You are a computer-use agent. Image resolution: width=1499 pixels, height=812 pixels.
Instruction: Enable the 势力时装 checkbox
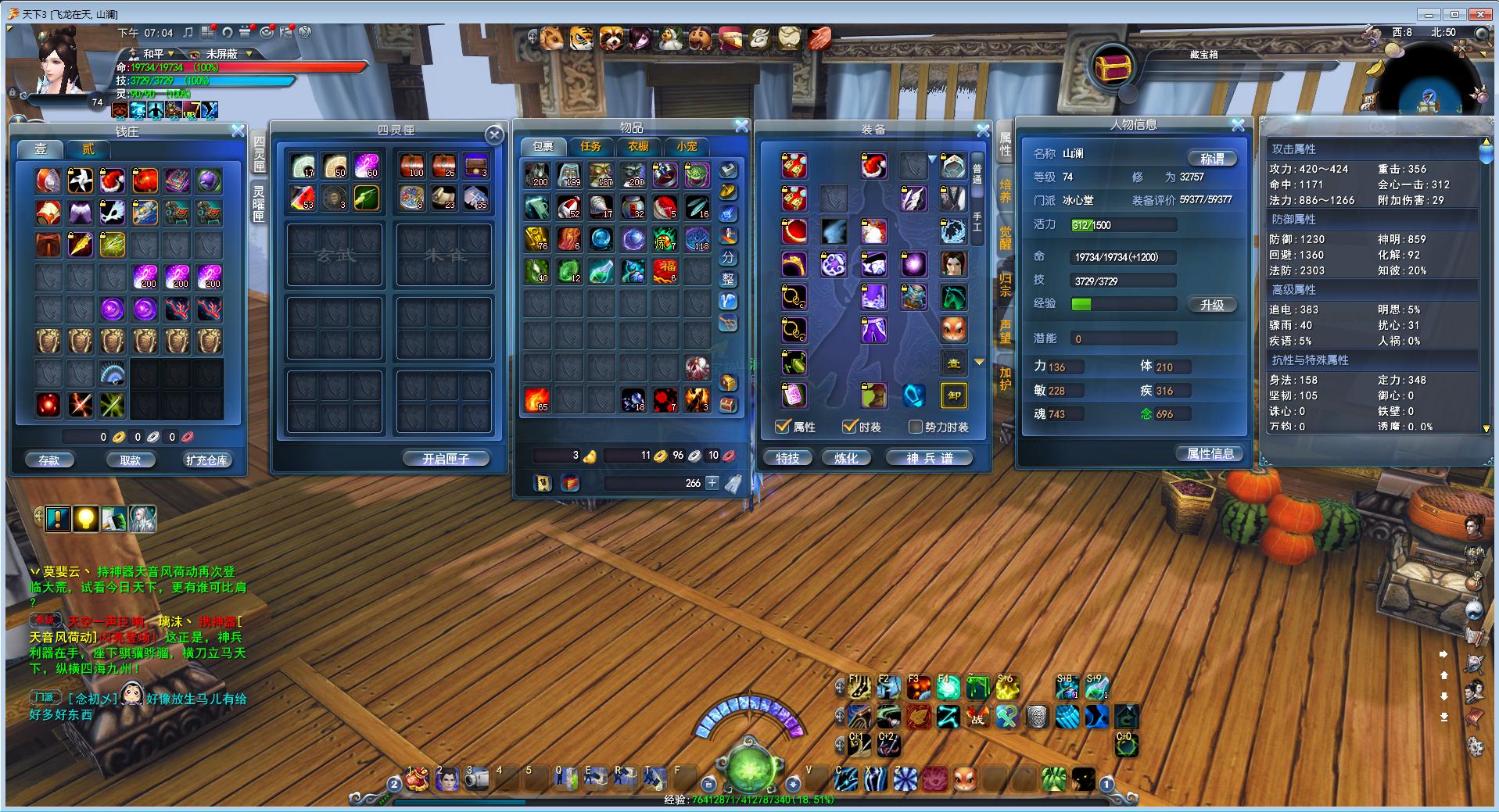(x=916, y=427)
